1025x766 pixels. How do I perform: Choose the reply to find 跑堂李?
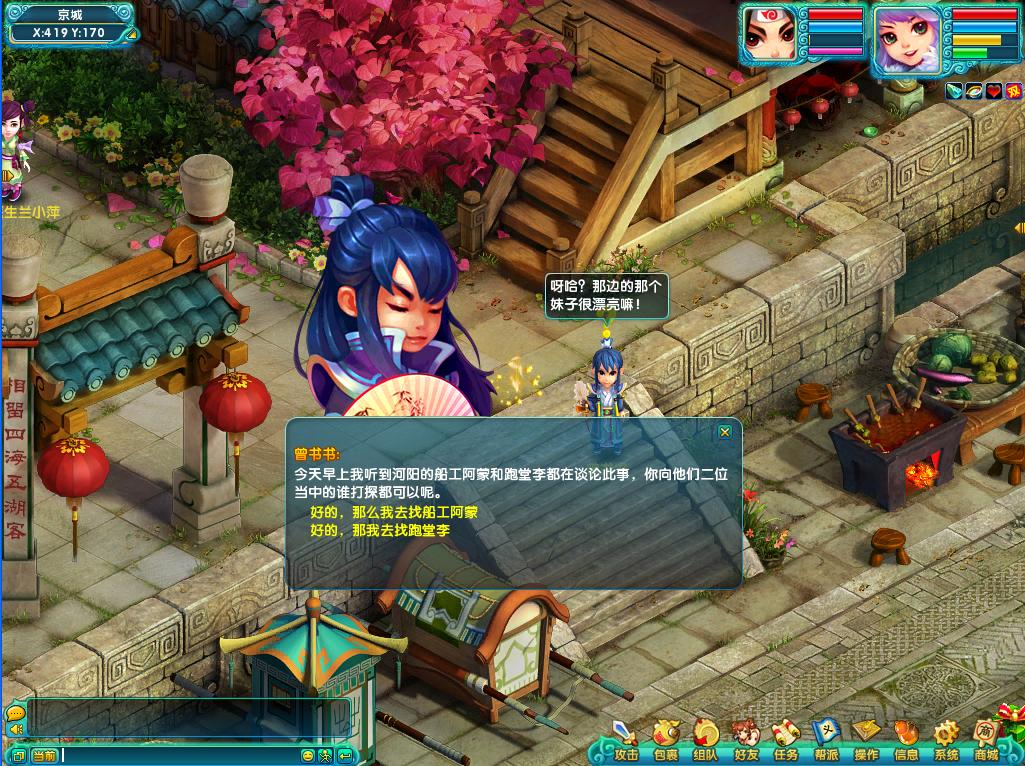pyautogui.click(x=380, y=529)
